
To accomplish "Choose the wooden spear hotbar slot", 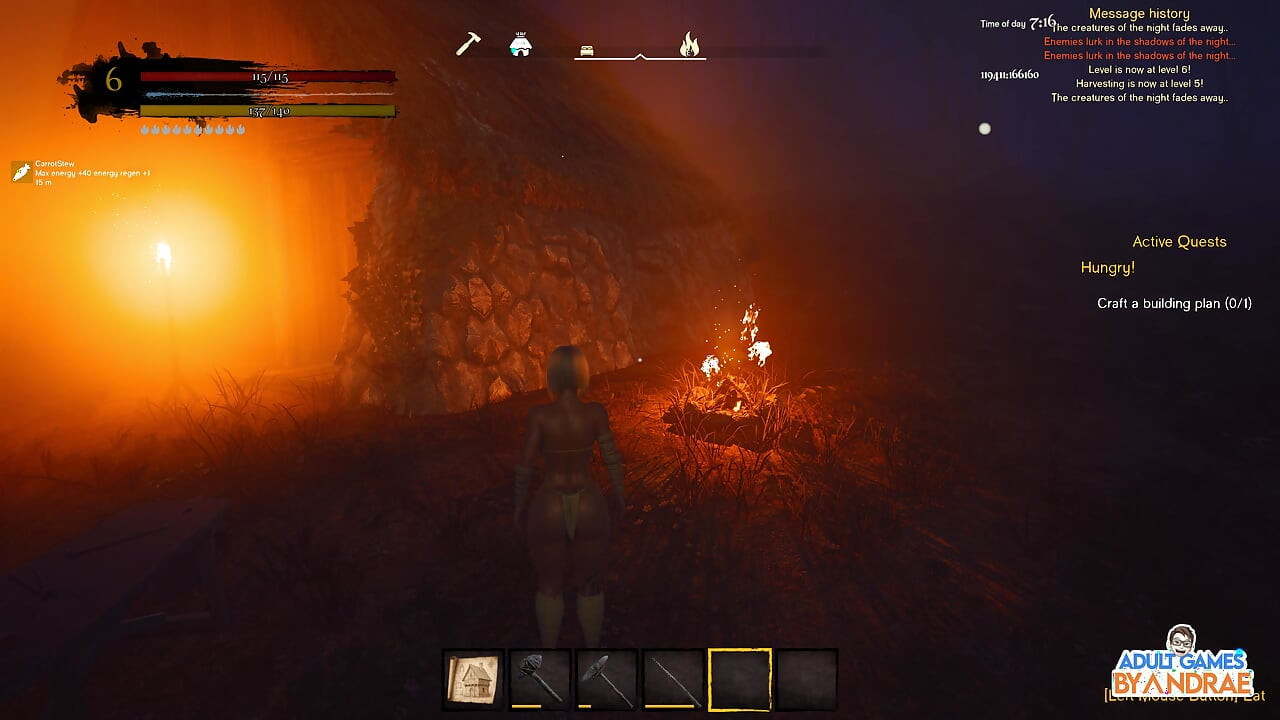I will 673,680.
